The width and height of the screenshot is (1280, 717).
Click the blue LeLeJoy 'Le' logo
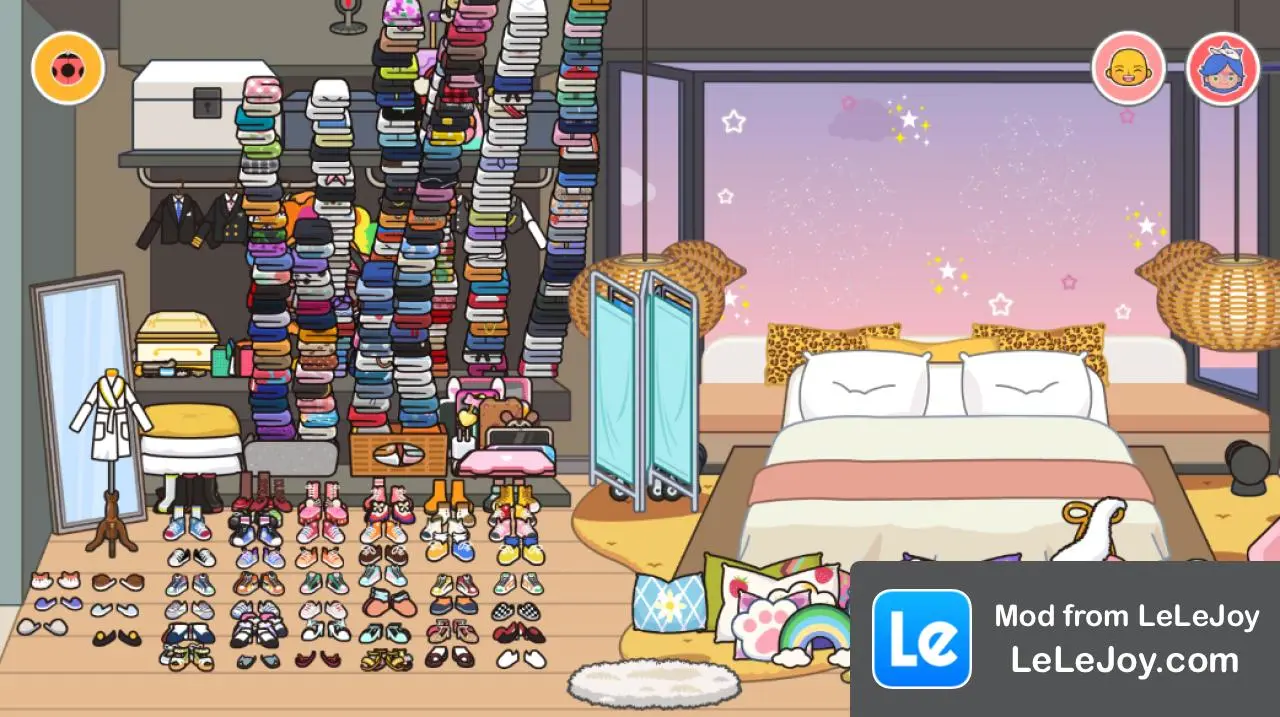(921, 639)
